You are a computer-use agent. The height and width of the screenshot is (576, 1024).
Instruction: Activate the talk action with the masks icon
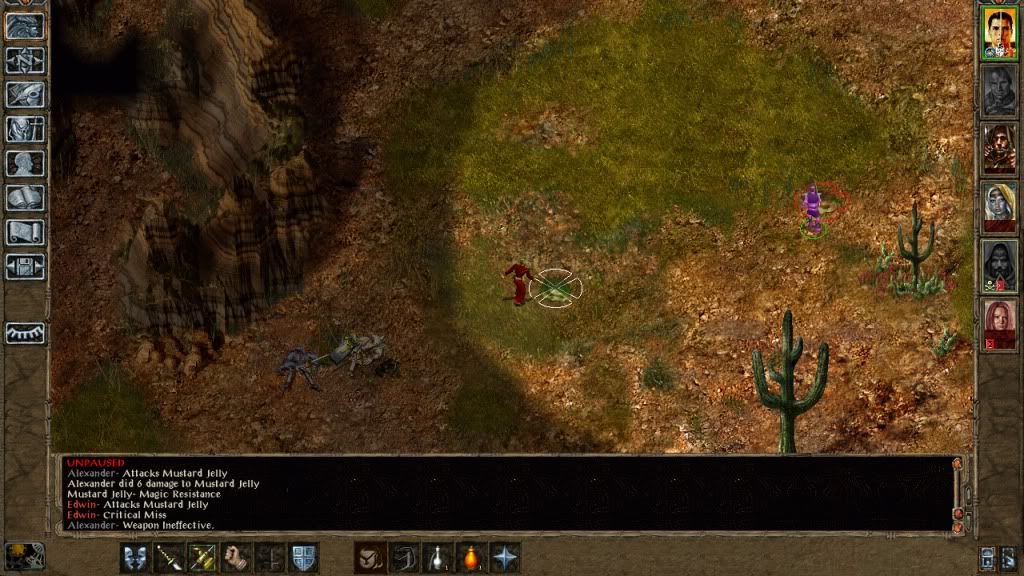coord(135,557)
